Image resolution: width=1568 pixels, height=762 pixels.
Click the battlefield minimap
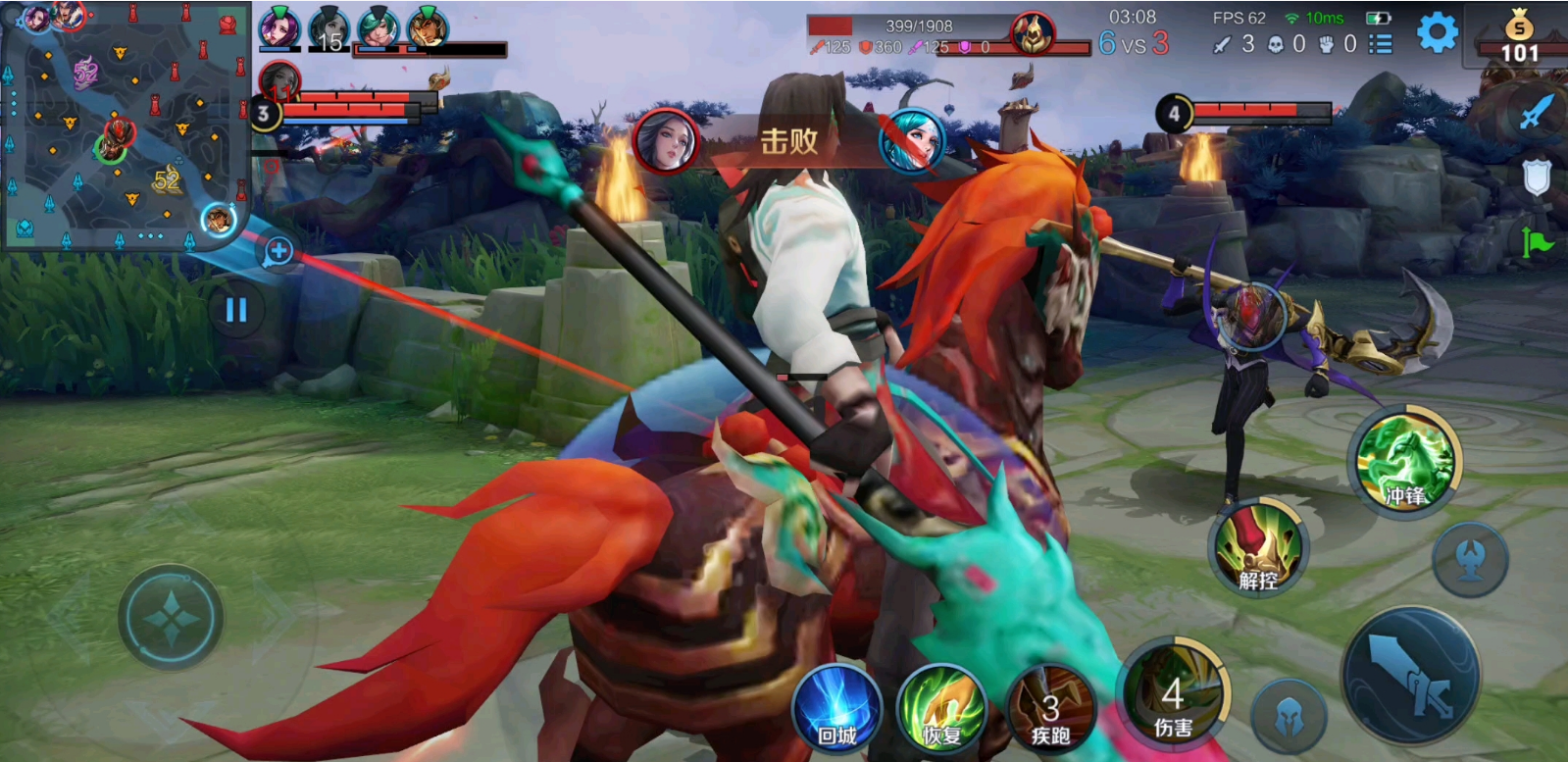[126, 126]
